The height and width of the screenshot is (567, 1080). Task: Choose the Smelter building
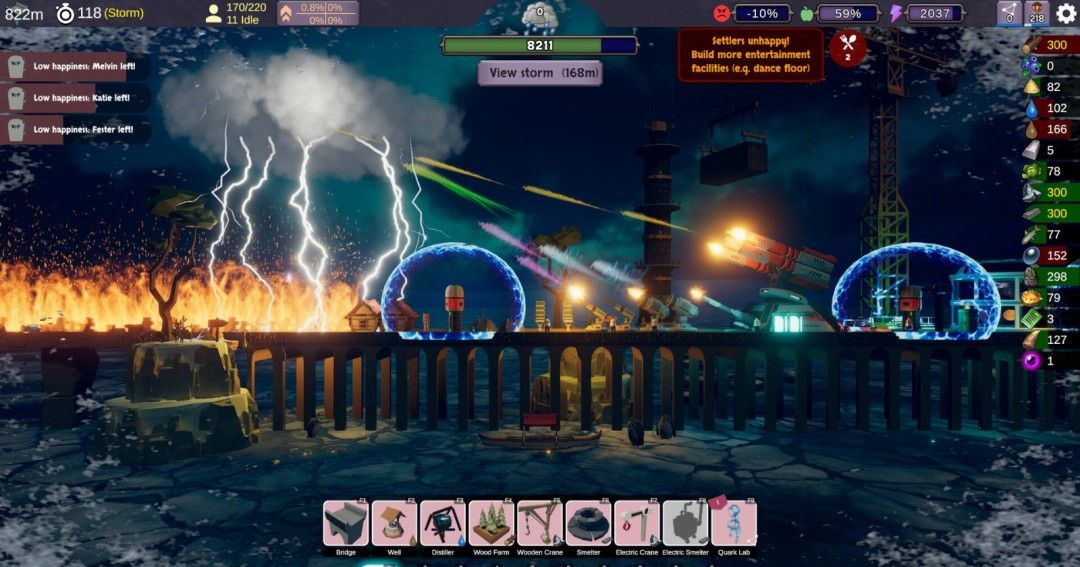[588, 524]
